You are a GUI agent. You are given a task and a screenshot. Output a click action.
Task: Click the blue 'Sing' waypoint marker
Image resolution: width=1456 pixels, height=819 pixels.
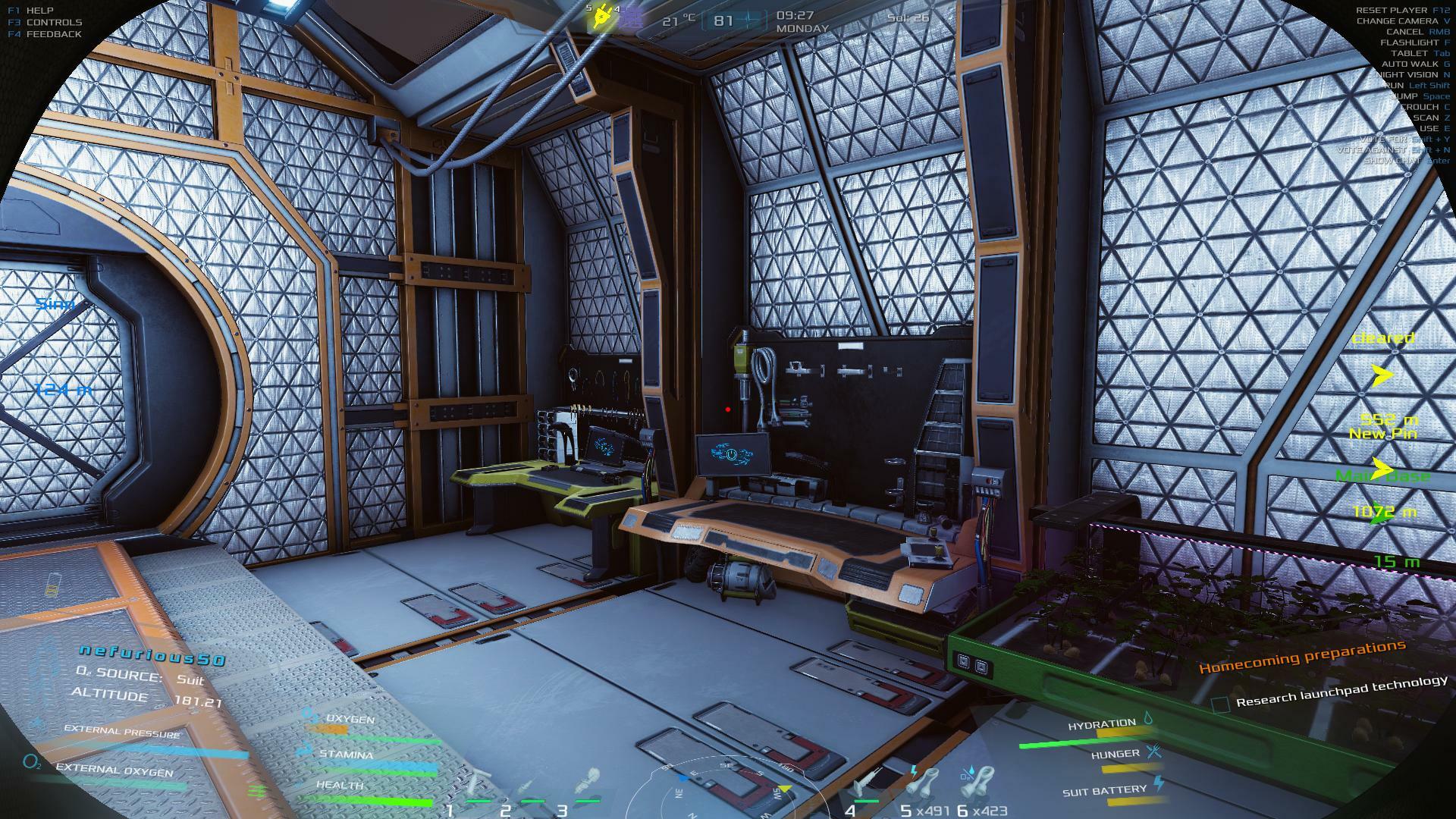pos(55,304)
